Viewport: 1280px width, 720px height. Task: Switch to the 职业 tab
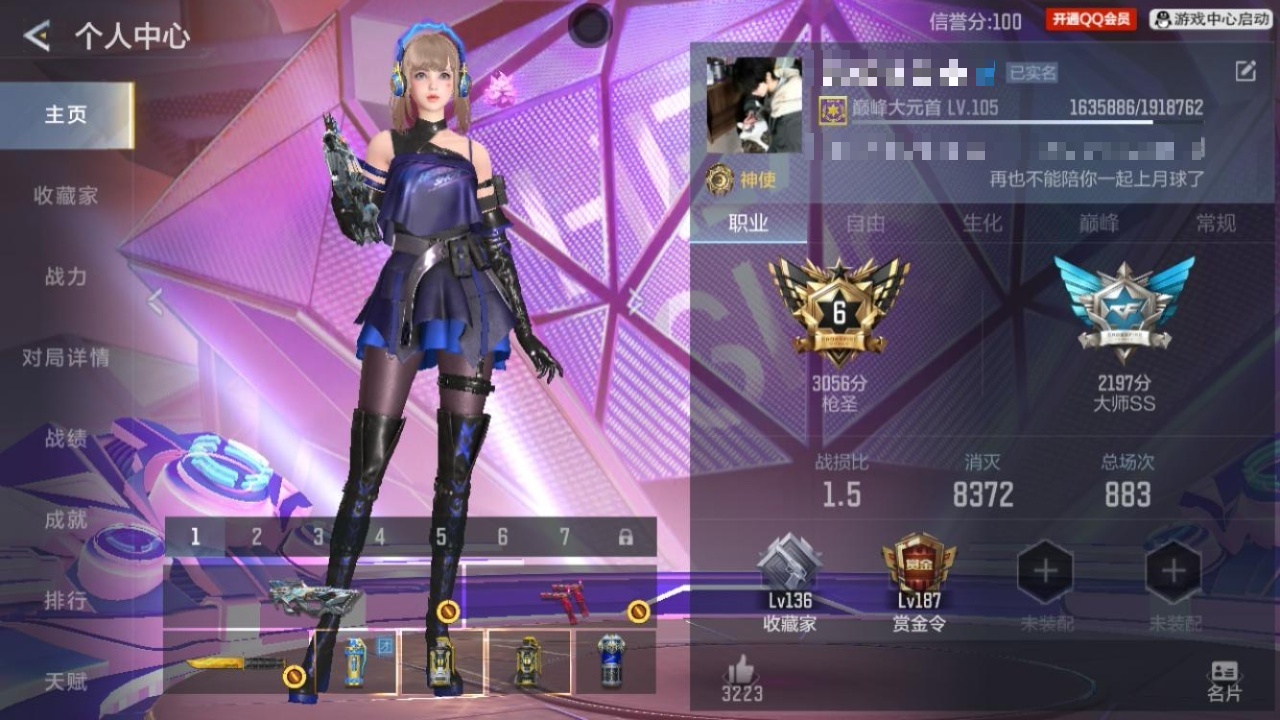[748, 224]
